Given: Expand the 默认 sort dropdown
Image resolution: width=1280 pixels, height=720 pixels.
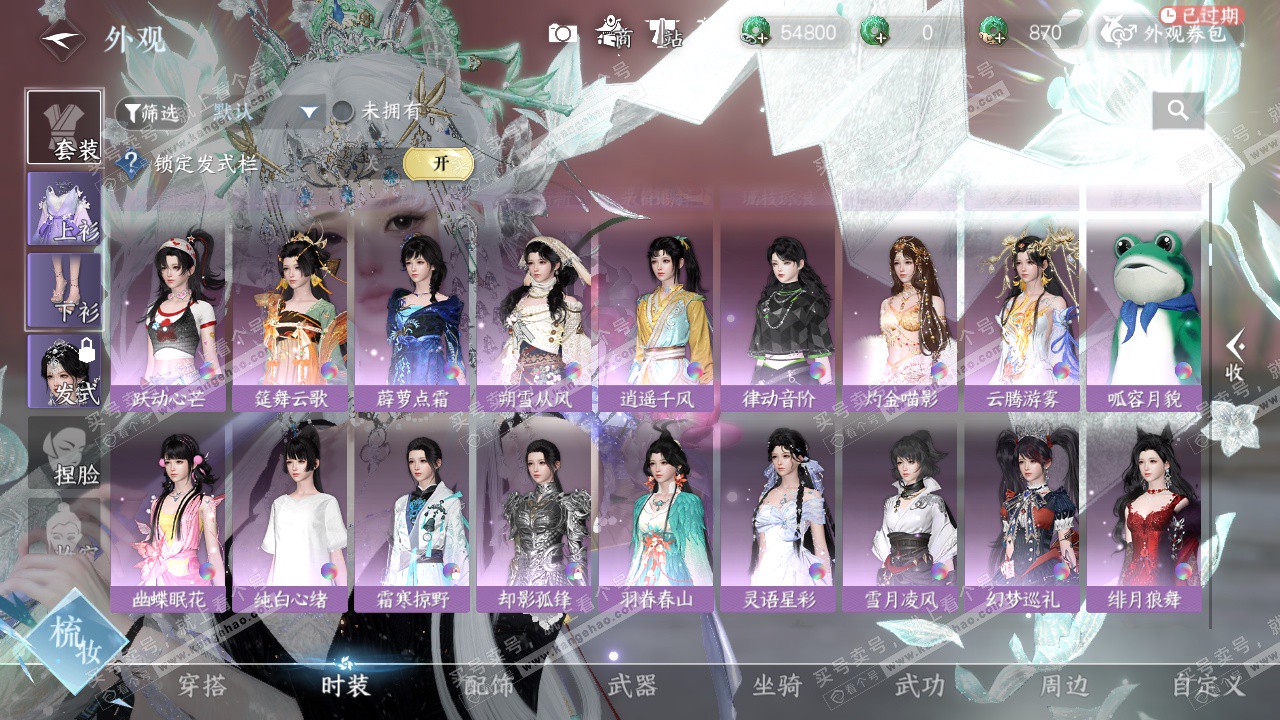Looking at the screenshot, I should (x=308, y=113).
